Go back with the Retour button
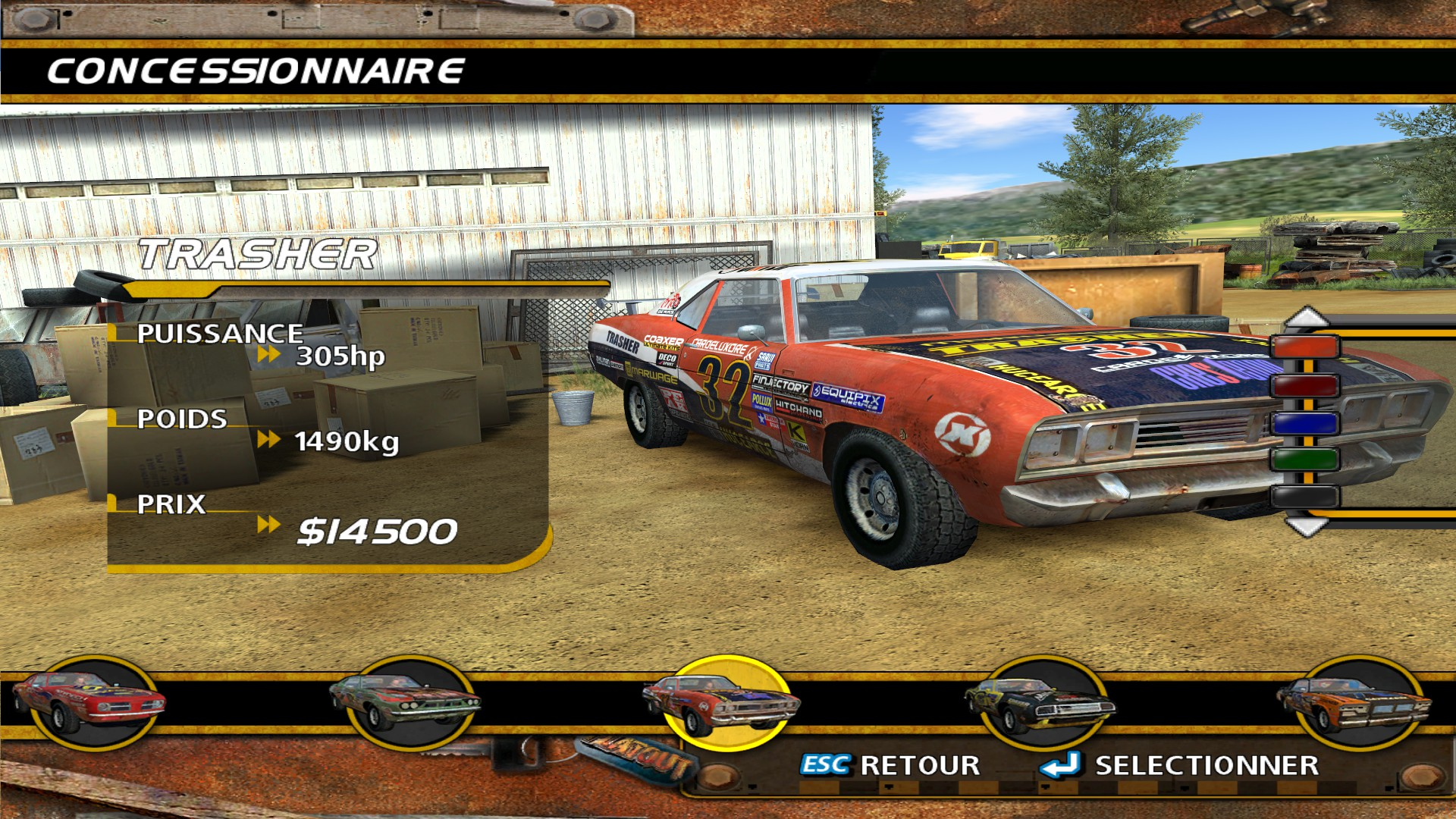The width and height of the screenshot is (1456, 819). 890,766
